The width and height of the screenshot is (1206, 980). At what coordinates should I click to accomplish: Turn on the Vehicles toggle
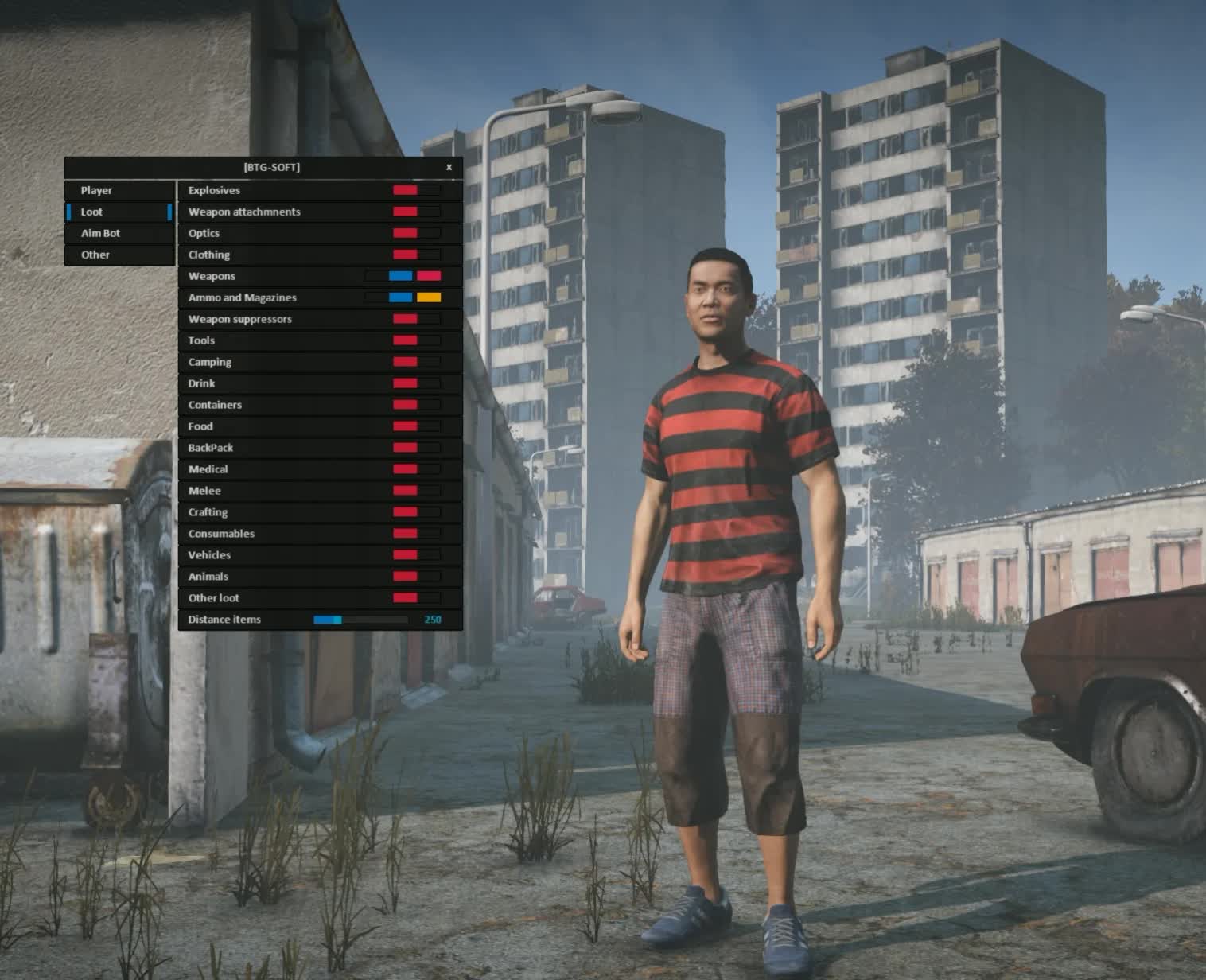416,556
